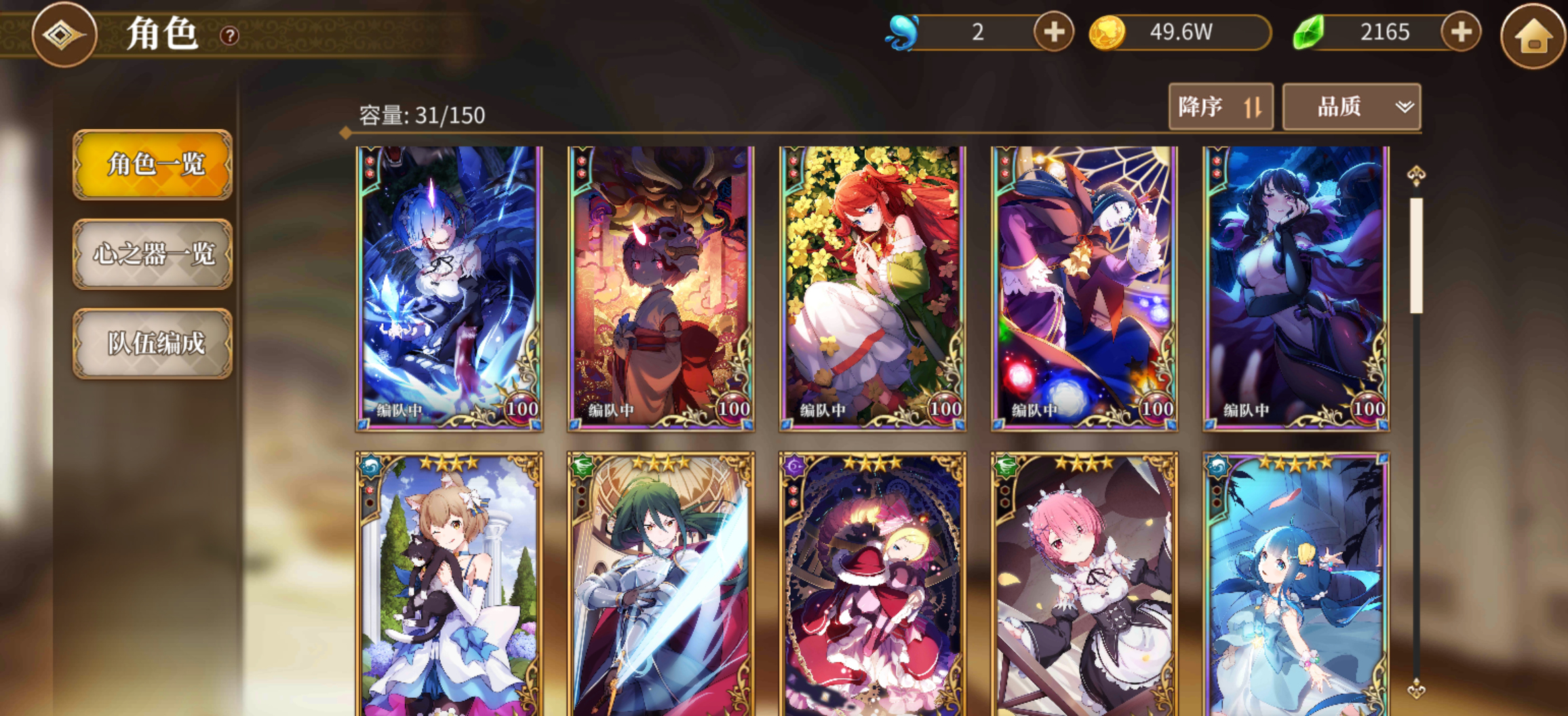Image resolution: width=1568 pixels, height=716 pixels.
Task: Click the back diamond icon top-left
Action: point(64,35)
